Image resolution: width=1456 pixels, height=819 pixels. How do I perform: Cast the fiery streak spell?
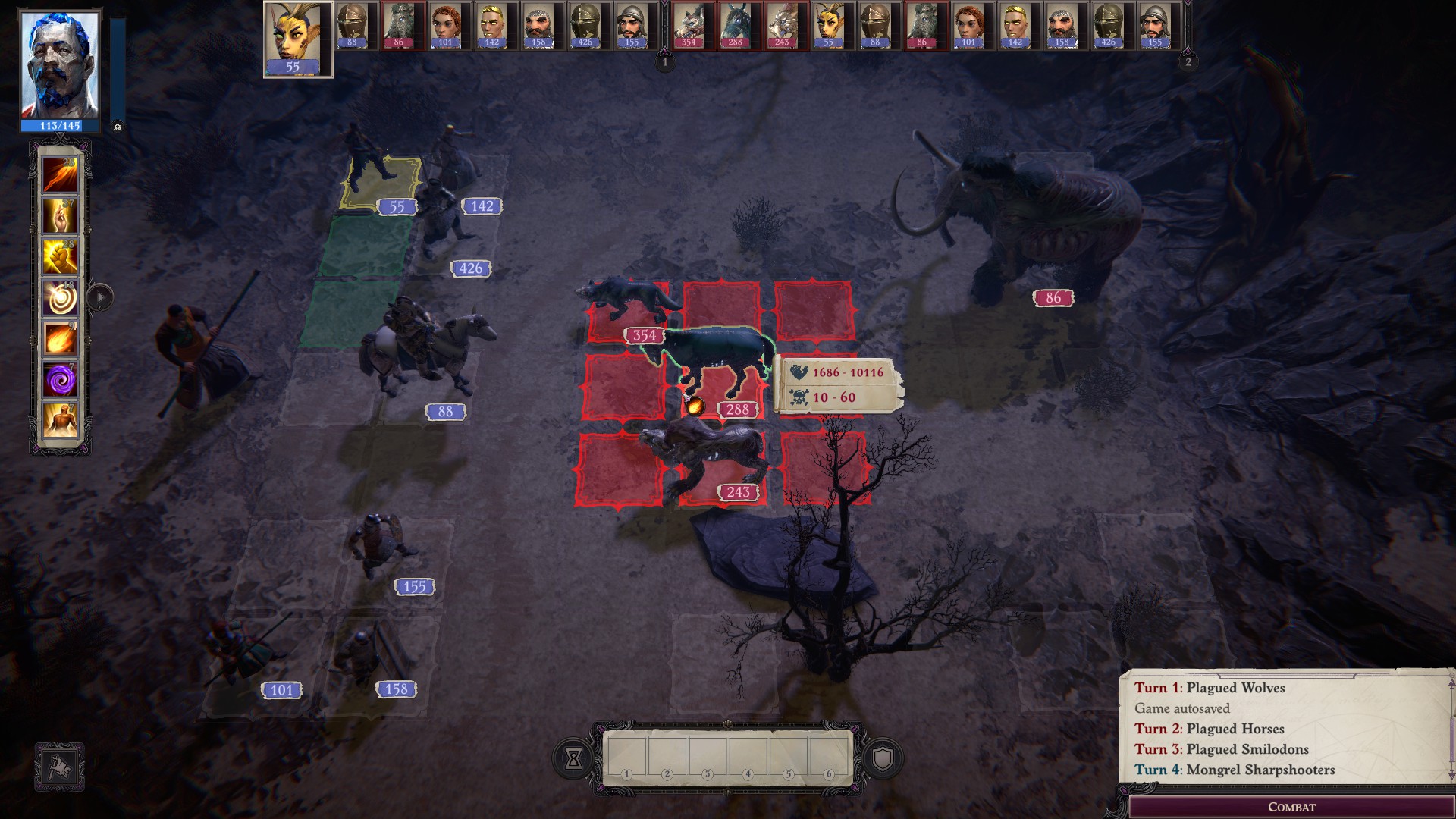pyautogui.click(x=61, y=174)
